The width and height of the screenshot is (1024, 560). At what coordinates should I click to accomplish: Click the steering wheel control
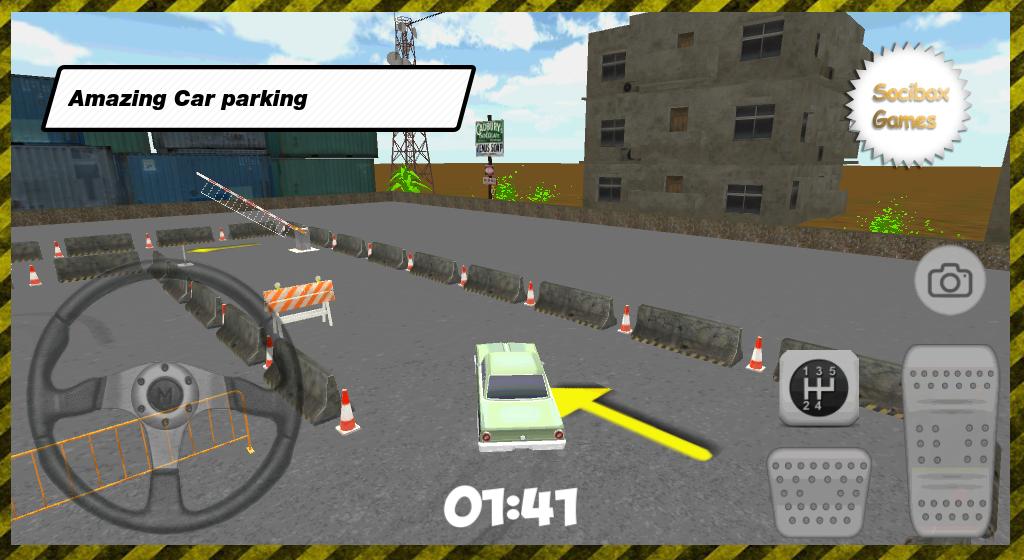164,385
